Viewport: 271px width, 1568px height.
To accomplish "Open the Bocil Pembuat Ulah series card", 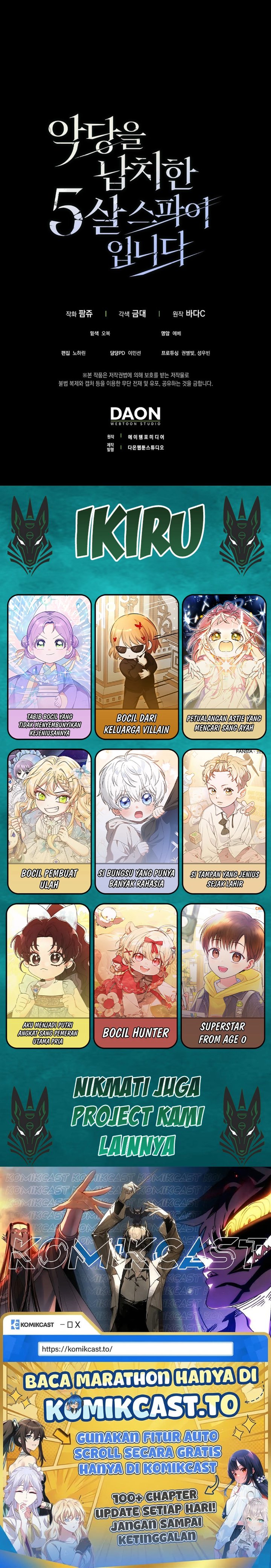I will coord(49,821).
